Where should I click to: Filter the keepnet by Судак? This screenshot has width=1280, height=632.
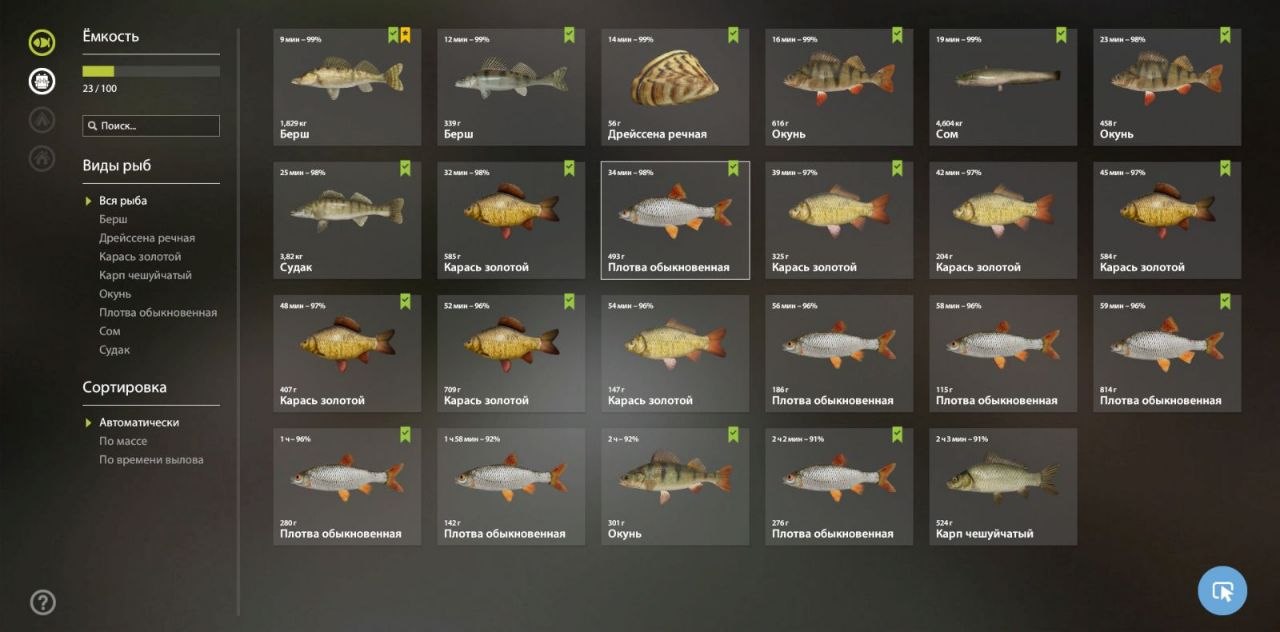click(x=114, y=350)
